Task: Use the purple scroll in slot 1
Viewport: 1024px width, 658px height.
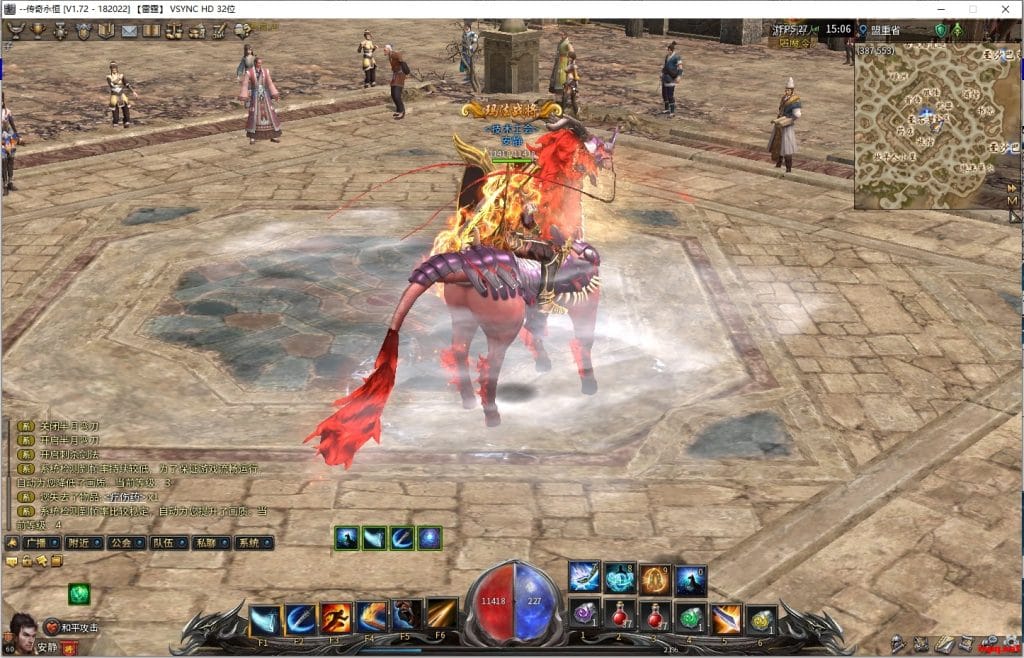Action: 584,616
